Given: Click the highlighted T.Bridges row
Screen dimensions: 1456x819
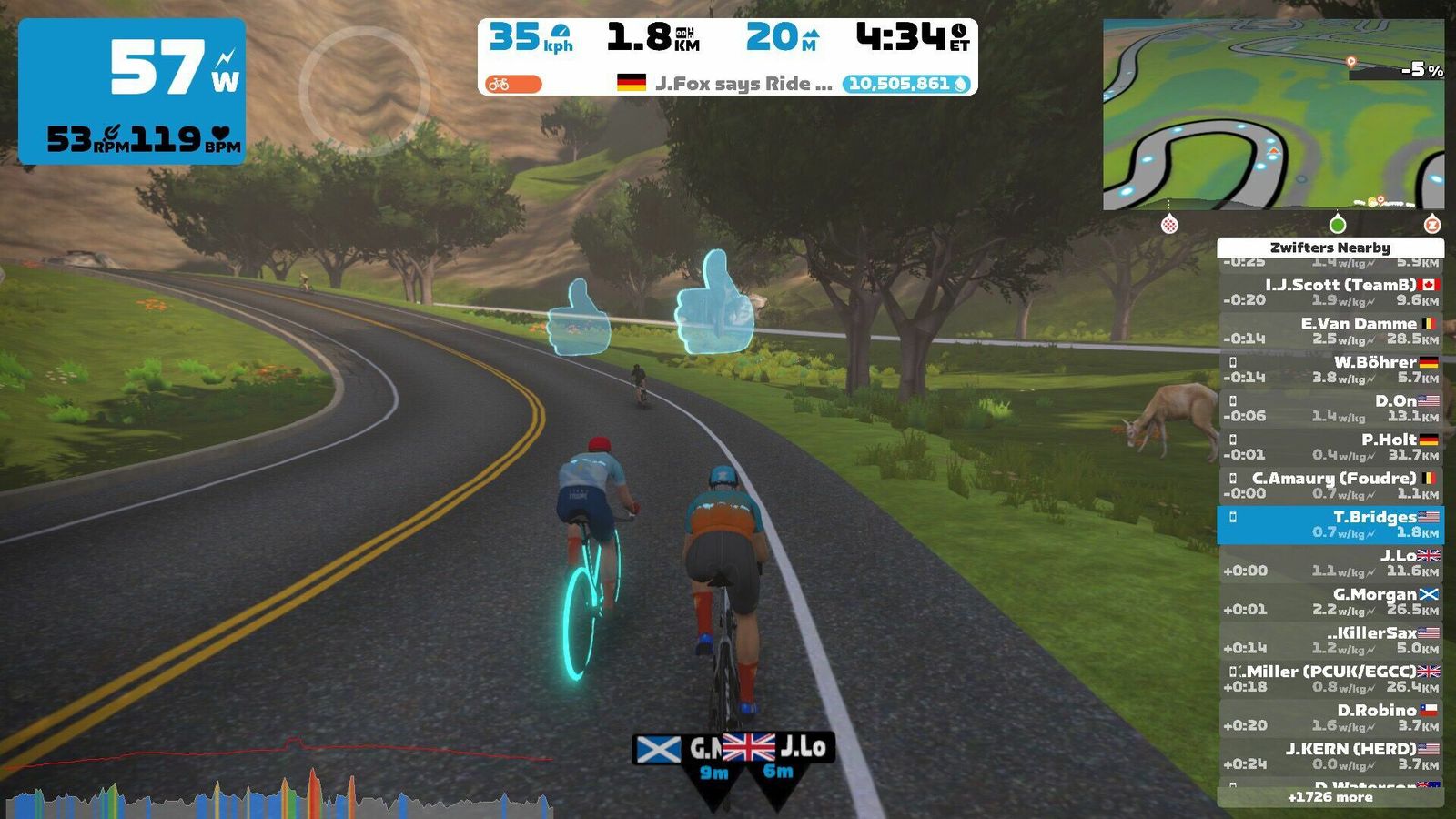Looking at the screenshot, I should pos(1330,524).
